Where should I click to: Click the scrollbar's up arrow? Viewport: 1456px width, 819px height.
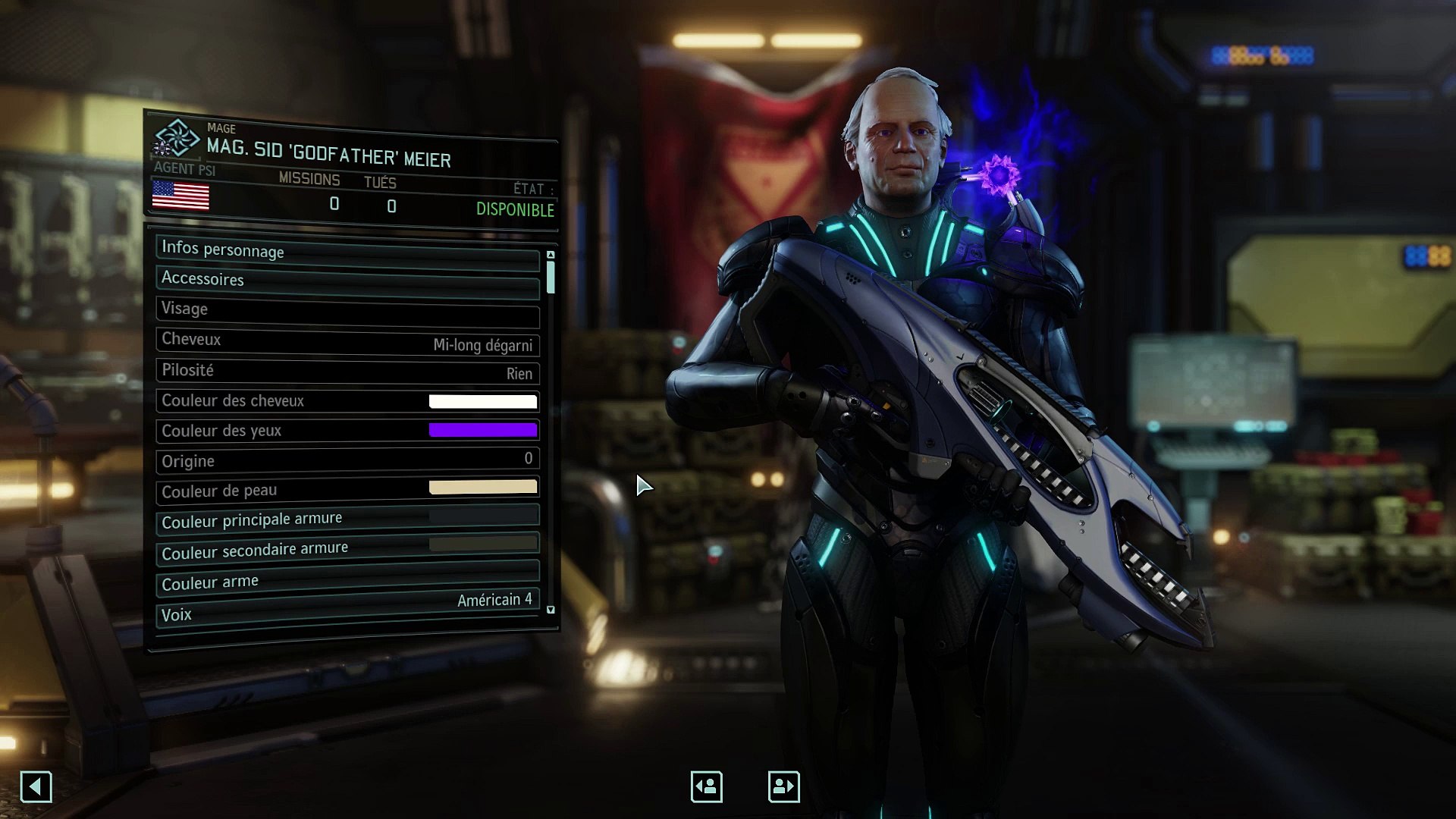(x=551, y=255)
